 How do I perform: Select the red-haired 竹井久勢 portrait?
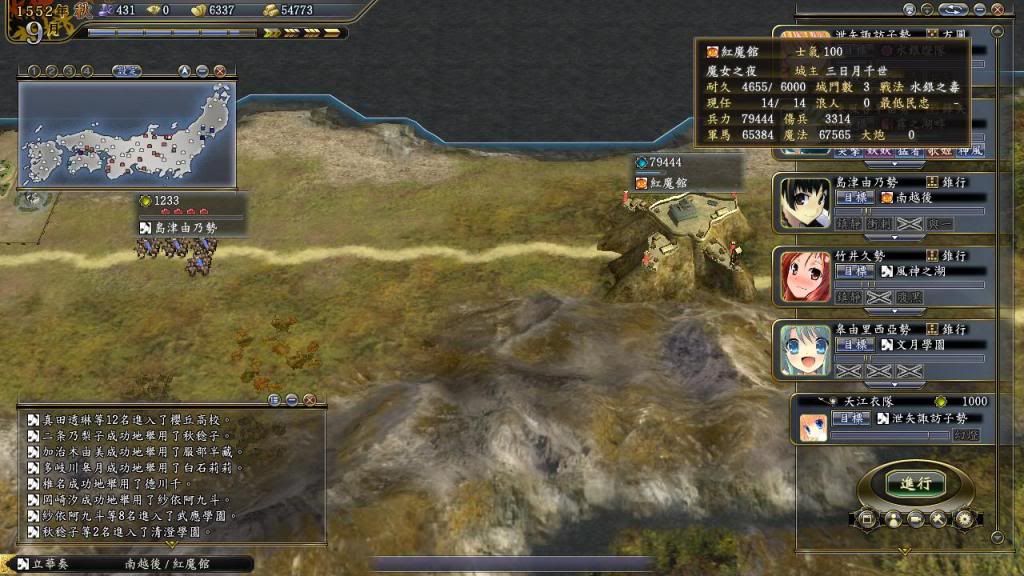(x=806, y=277)
